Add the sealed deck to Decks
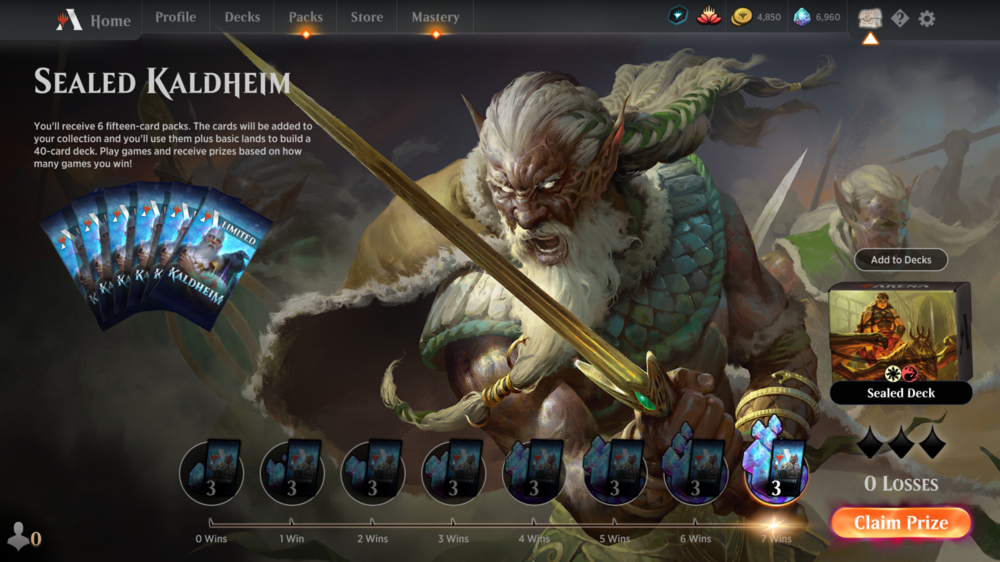 900,260
